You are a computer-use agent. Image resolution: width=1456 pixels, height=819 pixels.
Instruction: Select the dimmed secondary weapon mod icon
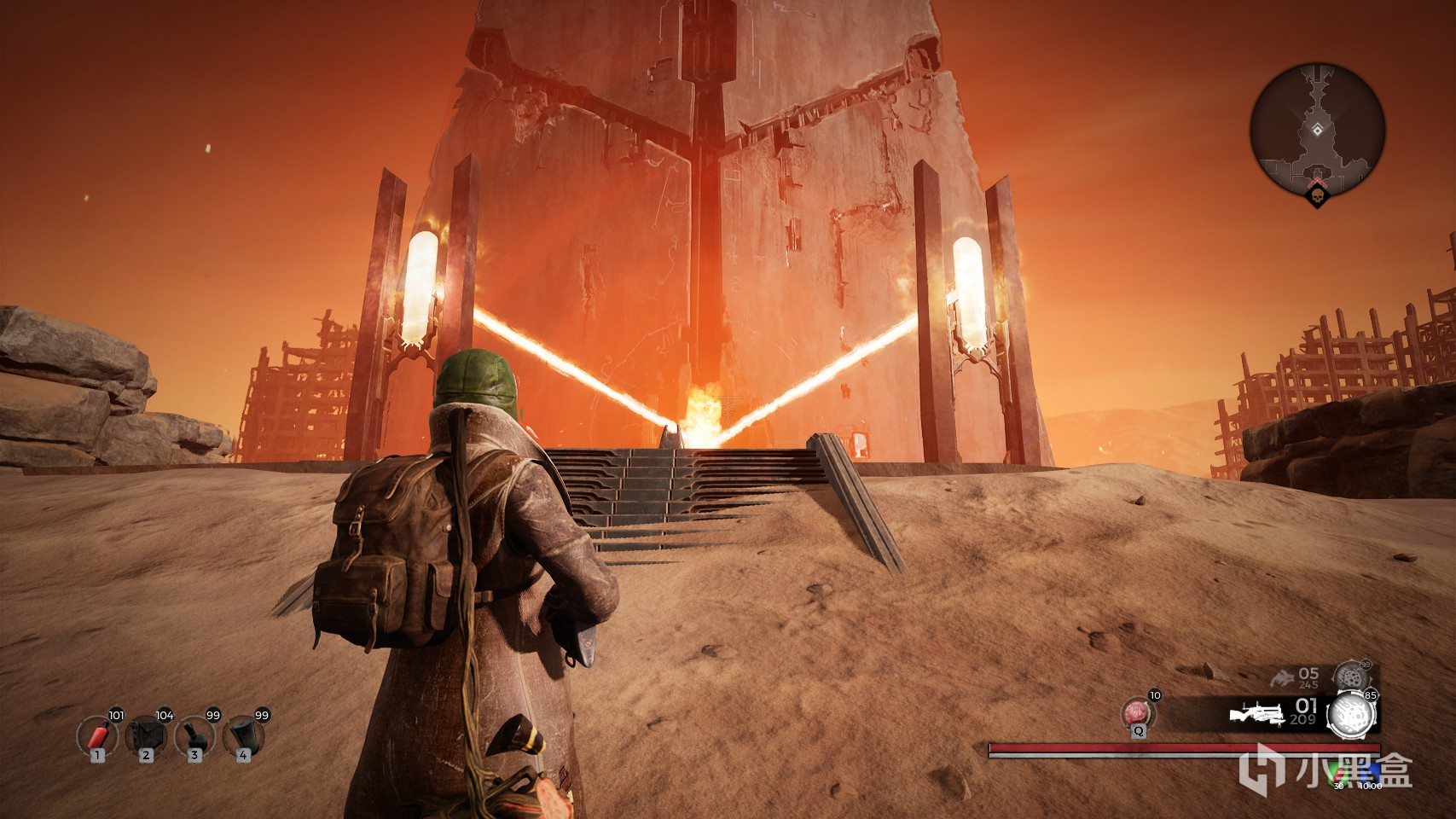coord(1350,677)
